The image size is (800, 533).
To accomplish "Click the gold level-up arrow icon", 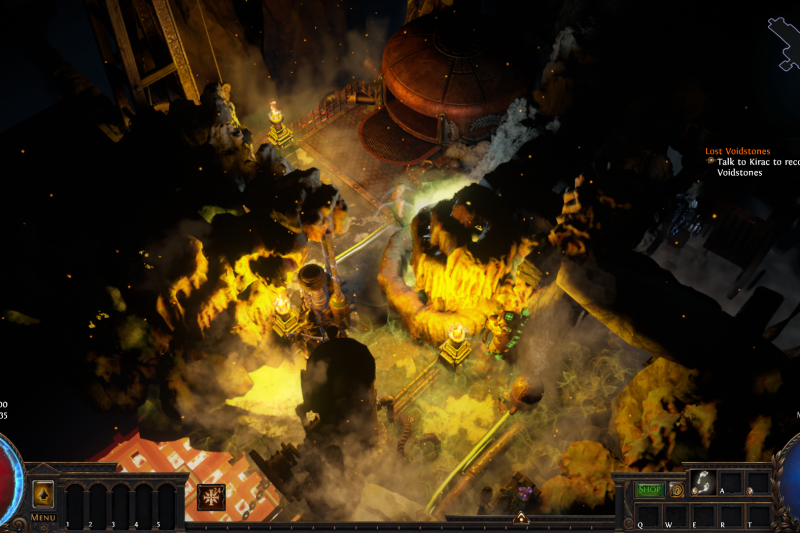I will pyautogui.click(x=43, y=494).
